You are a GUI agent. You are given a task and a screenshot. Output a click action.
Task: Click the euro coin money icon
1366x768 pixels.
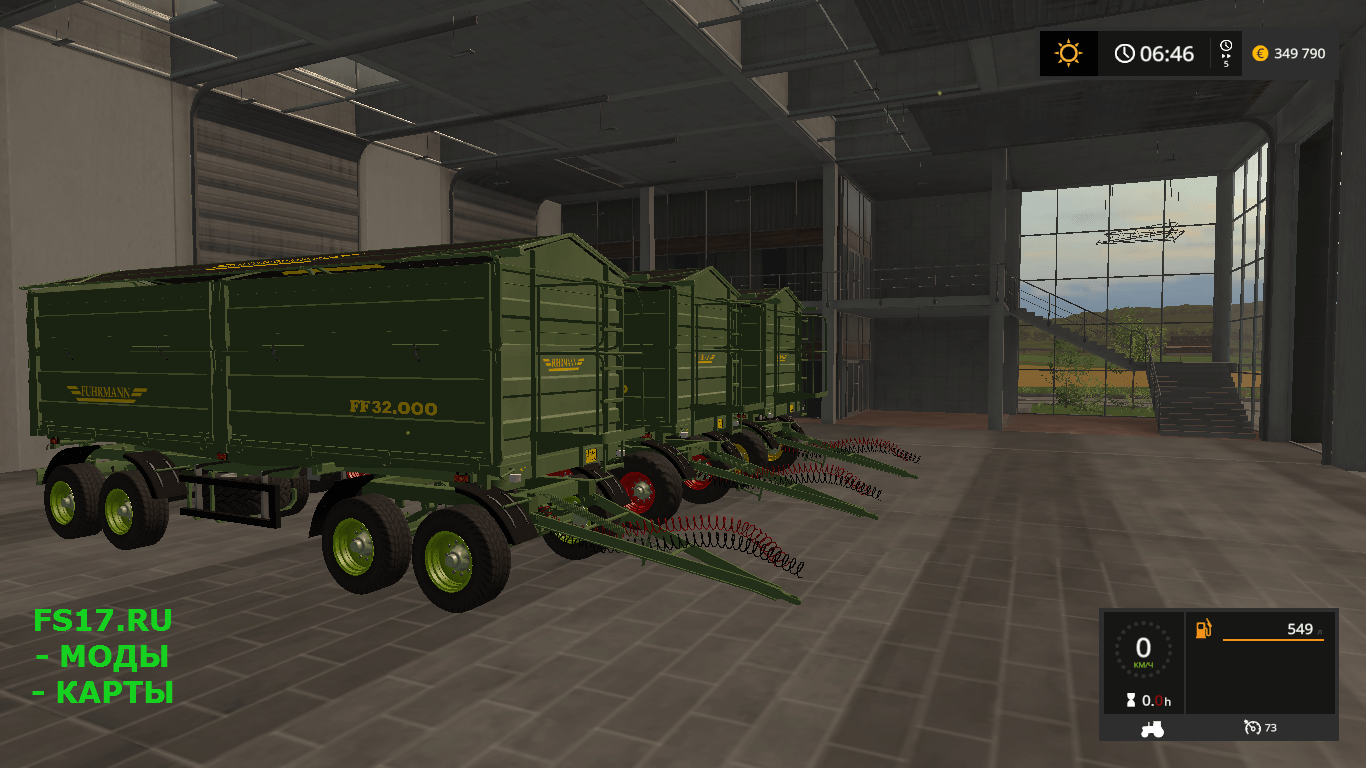[x=1260, y=53]
